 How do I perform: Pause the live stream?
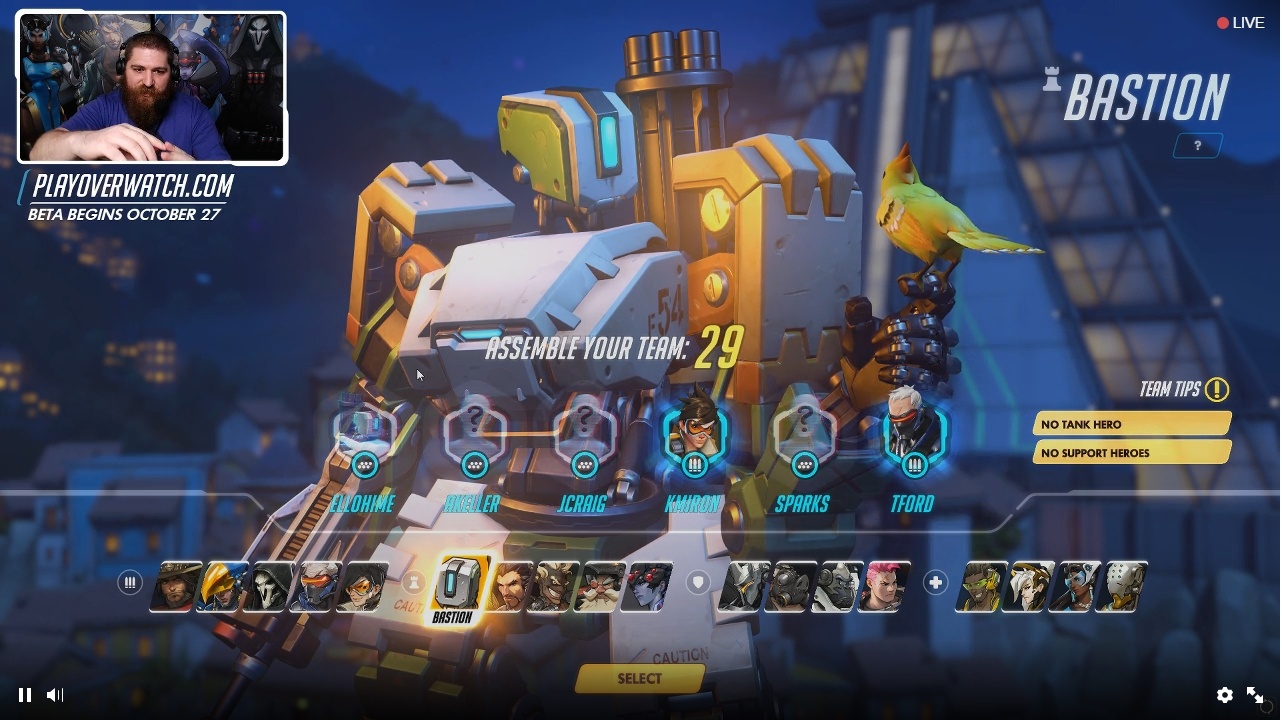point(25,695)
